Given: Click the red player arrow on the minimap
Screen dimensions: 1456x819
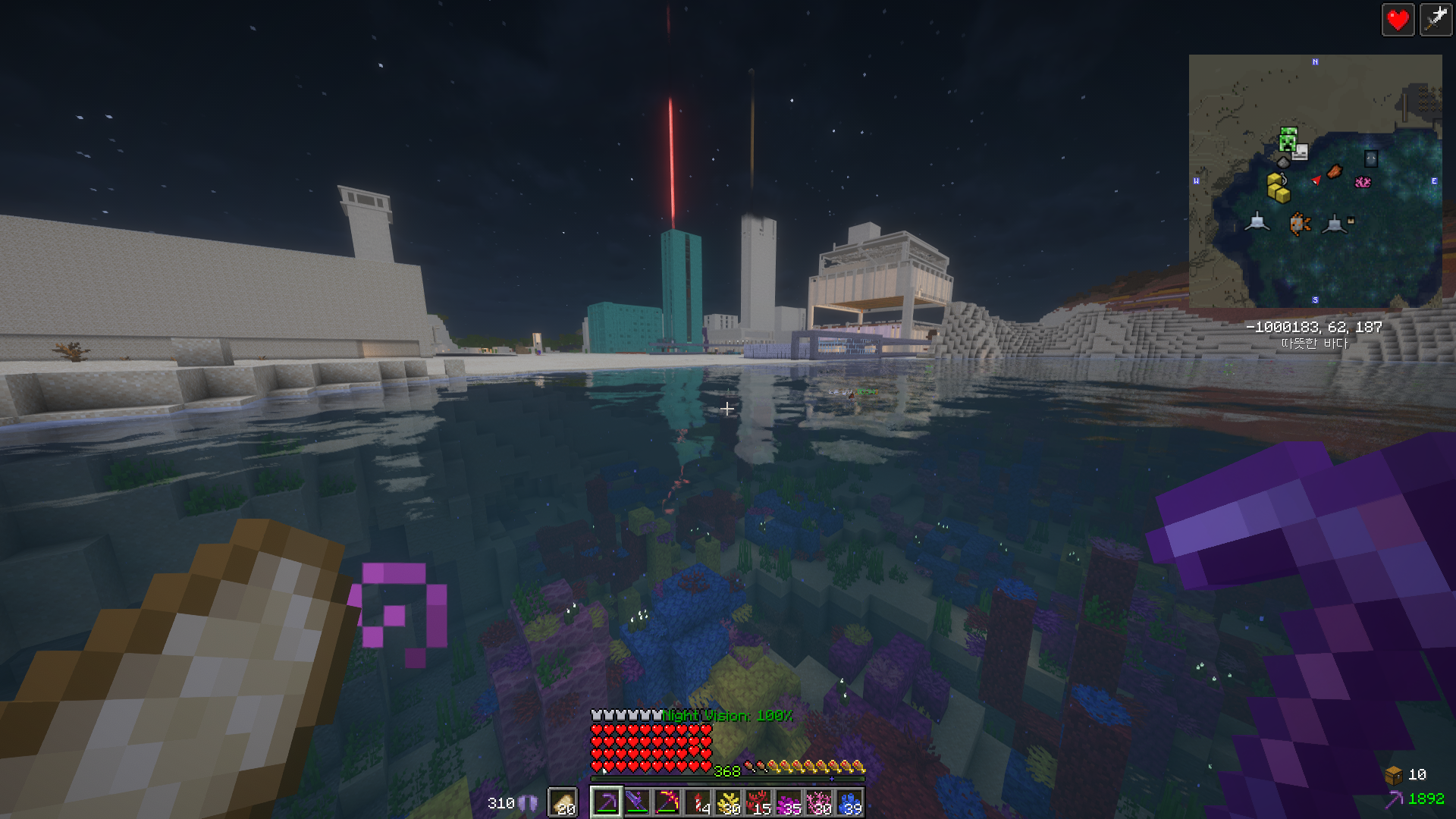Looking at the screenshot, I should pos(1316,180).
